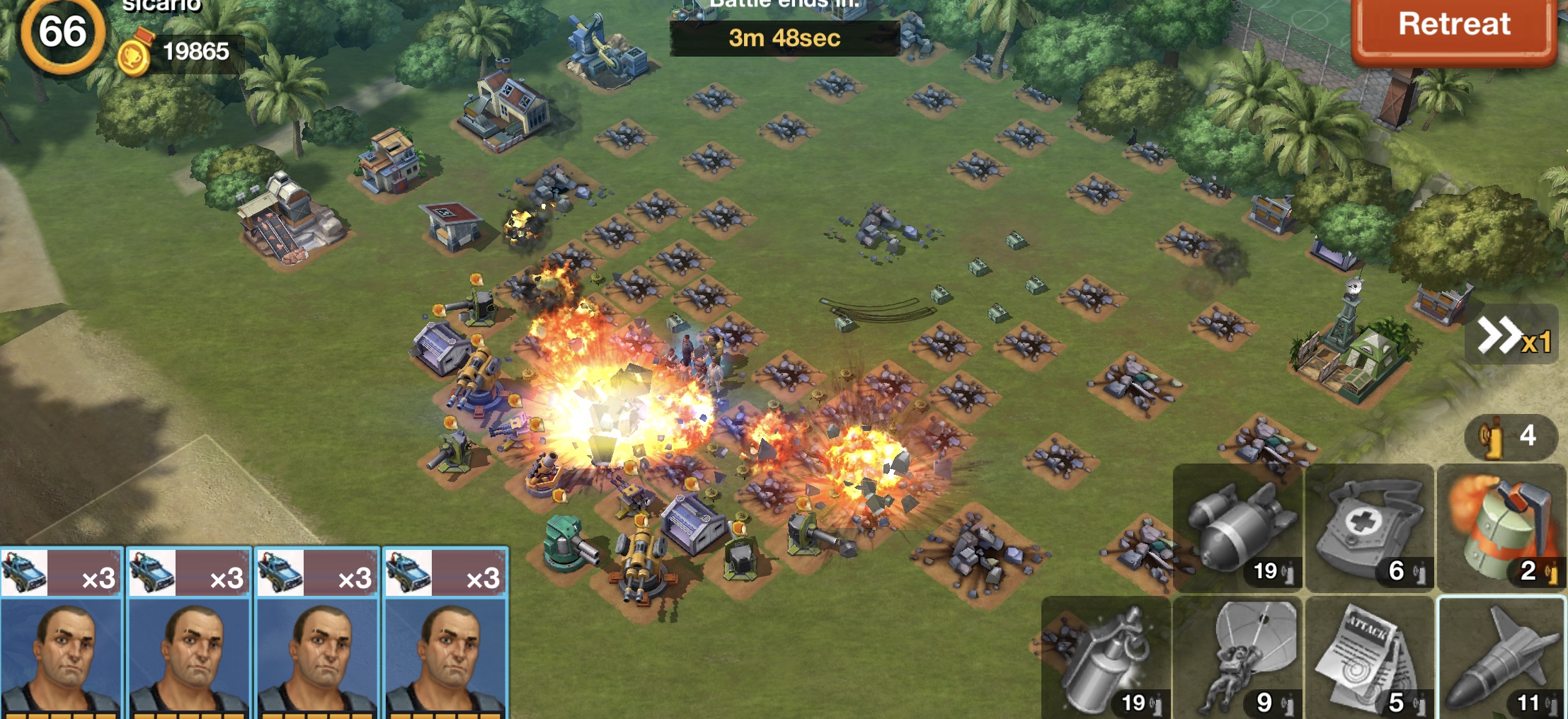Deploy the paratrooper ability
1568x719 pixels.
click(x=1237, y=658)
